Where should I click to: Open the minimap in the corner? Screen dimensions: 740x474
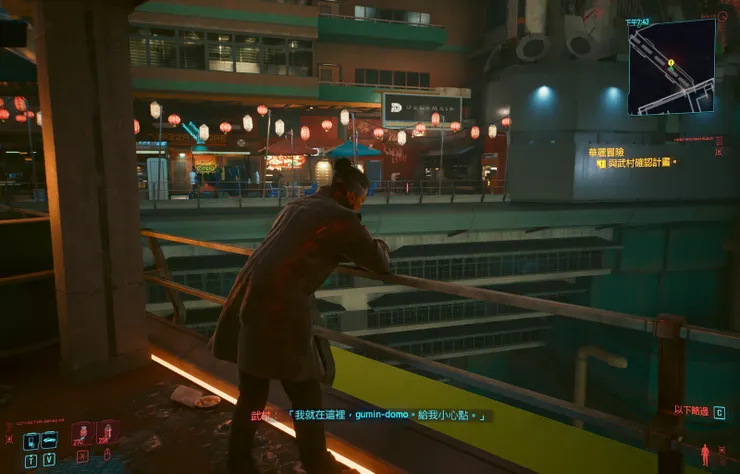[x=671, y=66]
